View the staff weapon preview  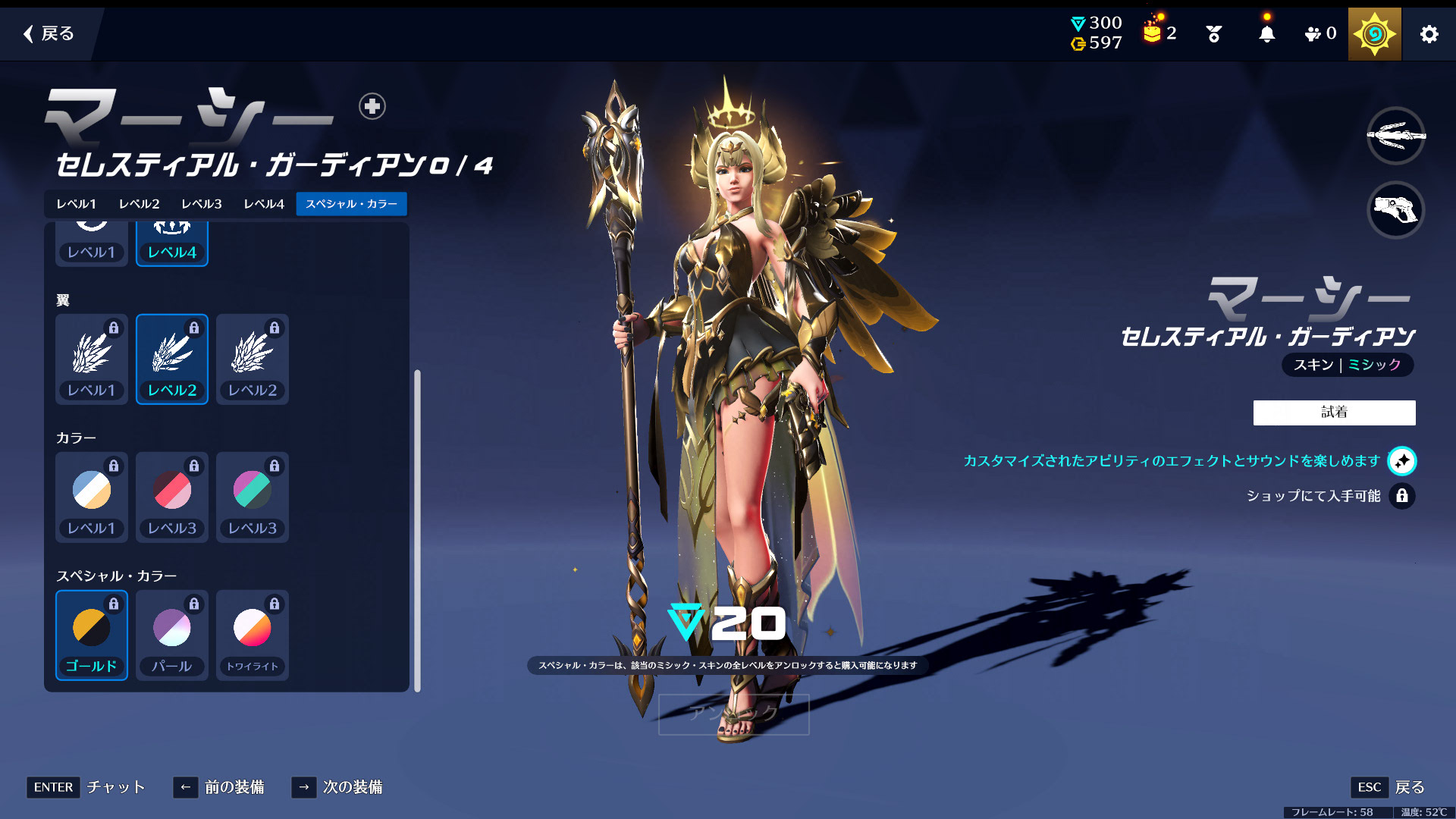tap(1395, 136)
